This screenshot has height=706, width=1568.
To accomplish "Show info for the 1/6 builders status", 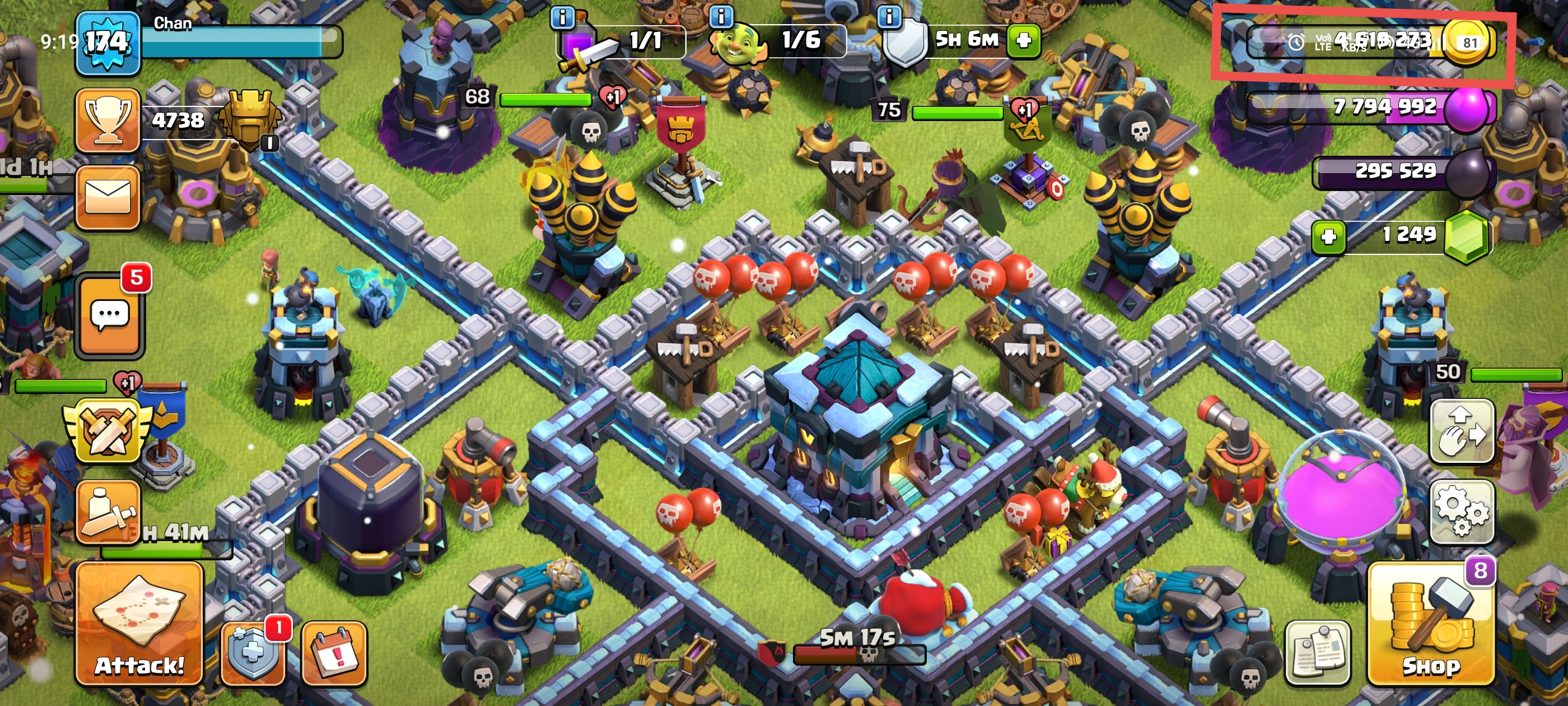I will (x=721, y=16).
